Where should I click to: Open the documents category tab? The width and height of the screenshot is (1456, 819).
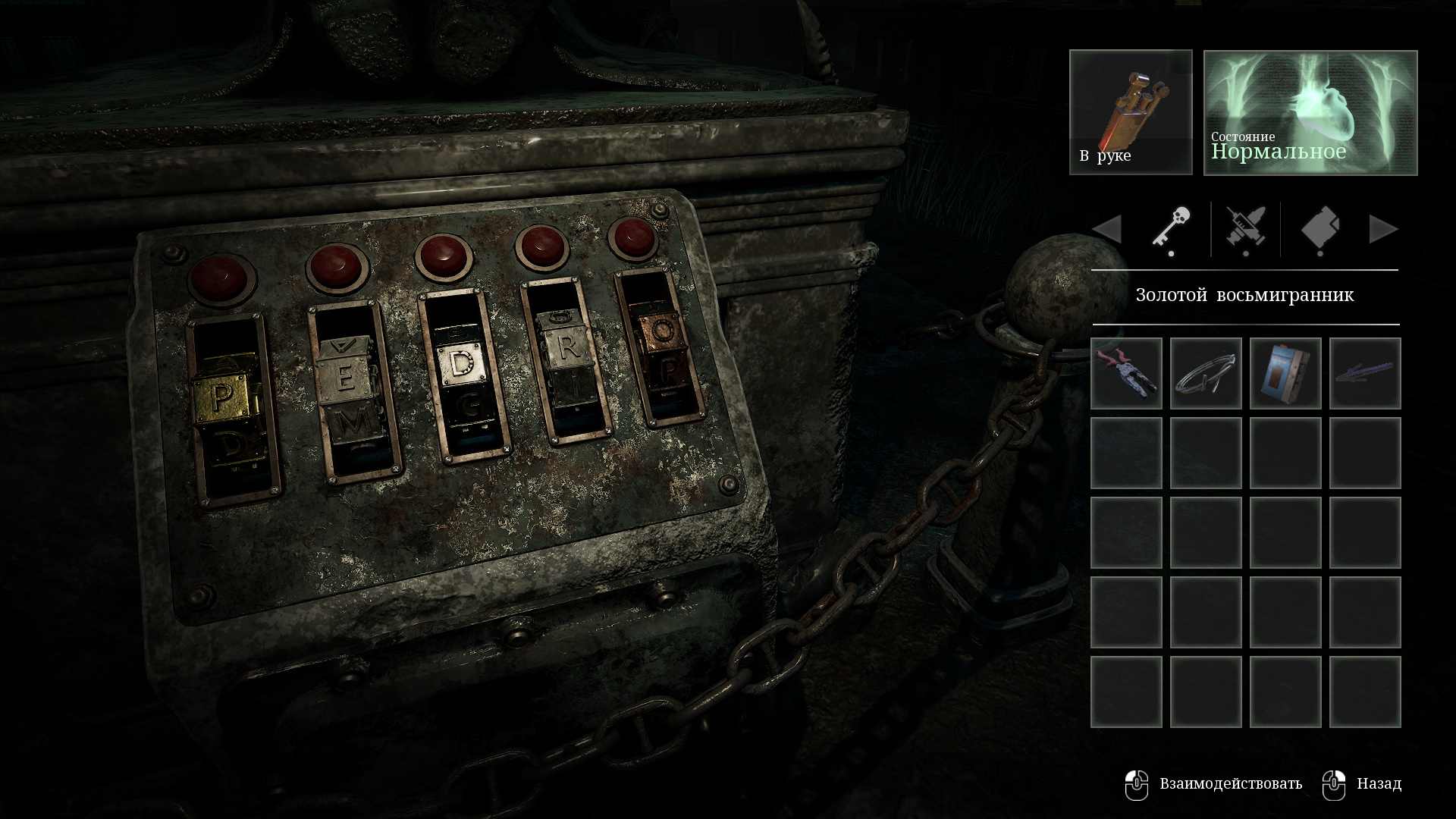click(x=1320, y=228)
